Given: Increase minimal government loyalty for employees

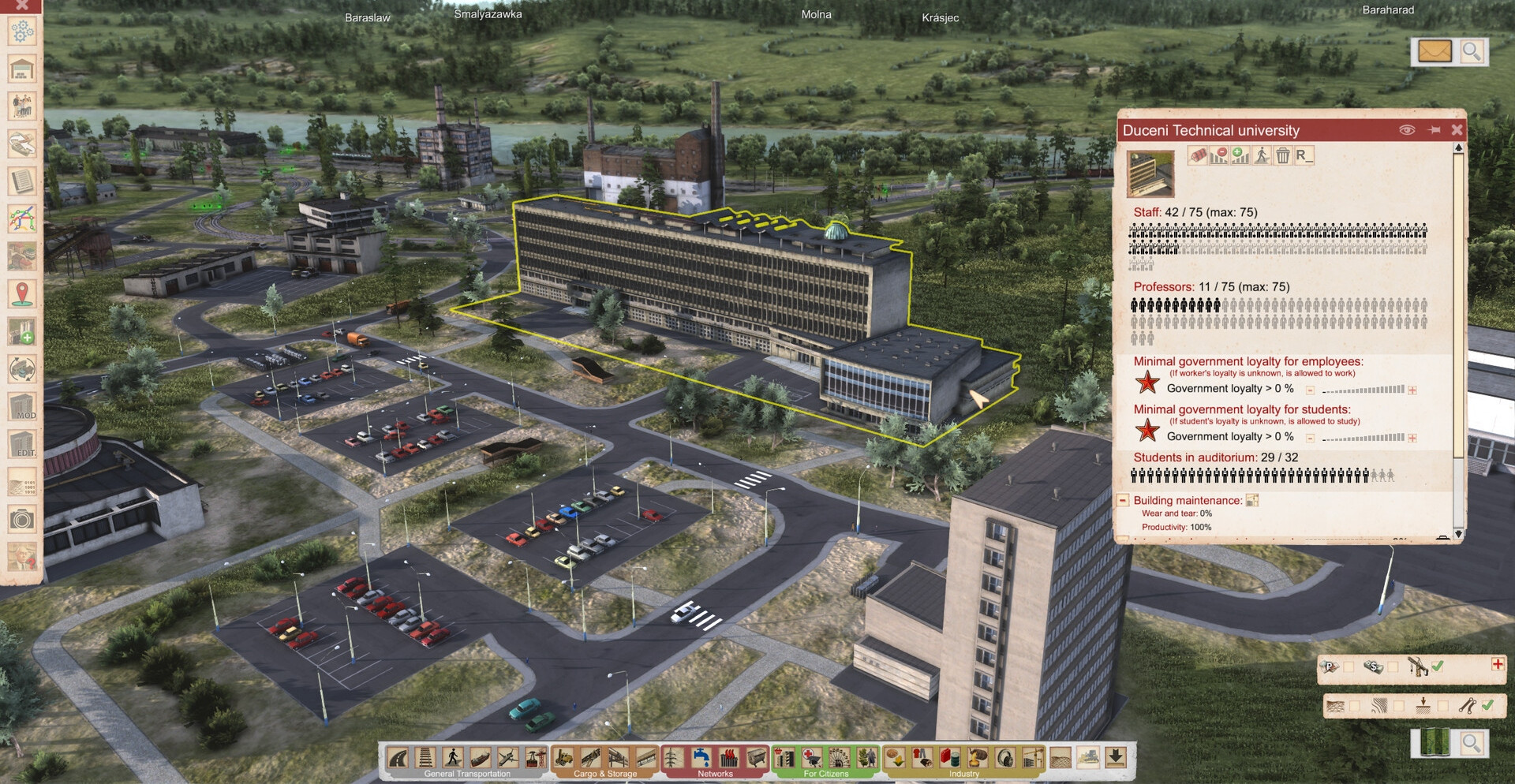Looking at the screenshot, I should point(1412,390).
